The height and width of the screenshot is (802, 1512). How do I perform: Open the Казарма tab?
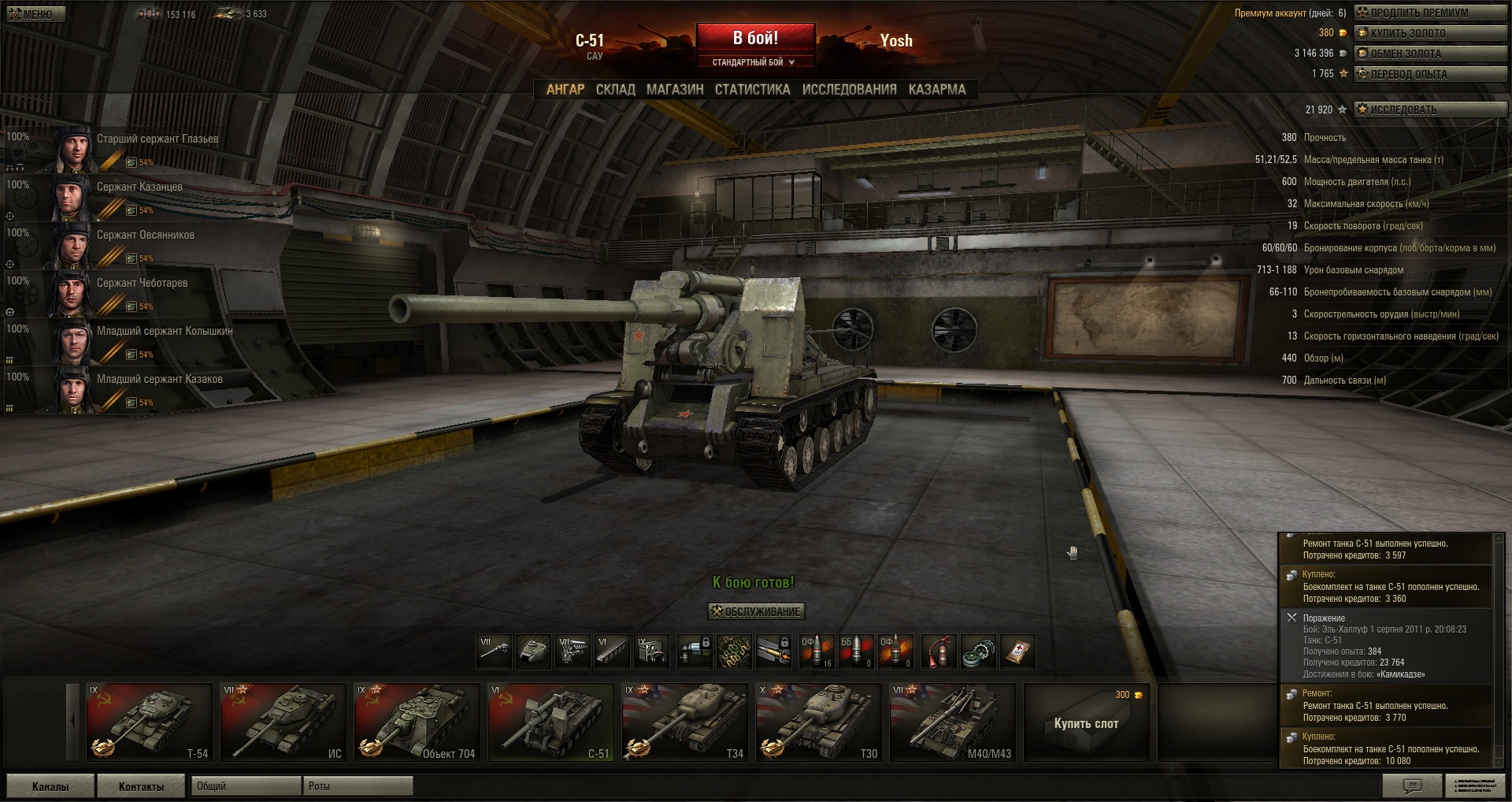coord(936,90)
